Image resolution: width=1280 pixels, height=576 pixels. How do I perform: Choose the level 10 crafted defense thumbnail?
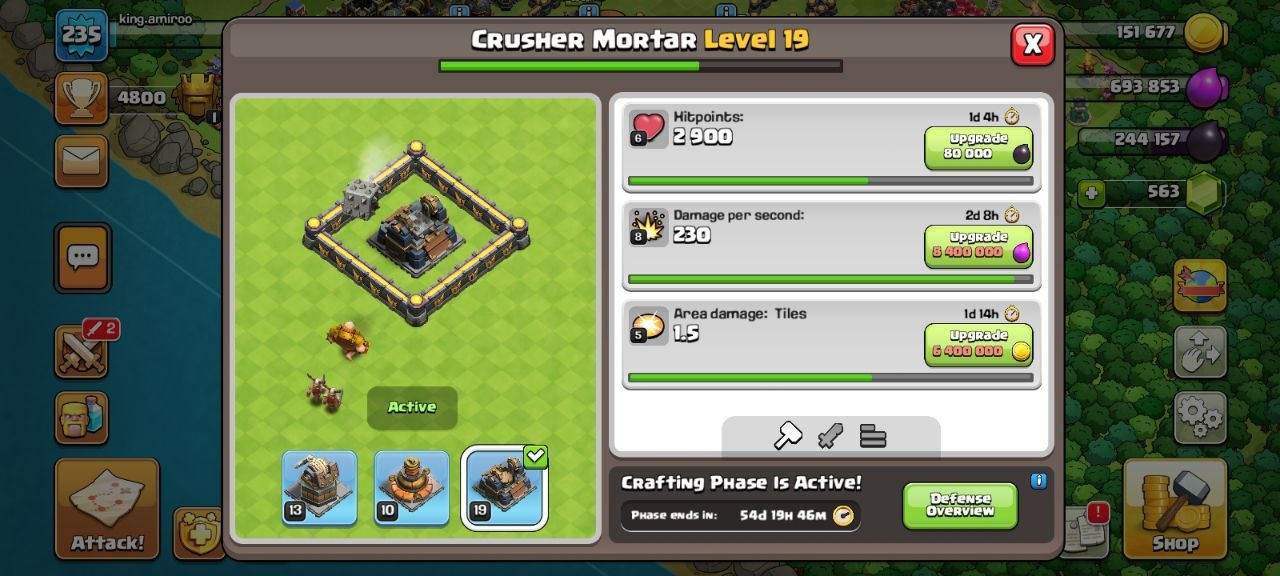point(411,488)
